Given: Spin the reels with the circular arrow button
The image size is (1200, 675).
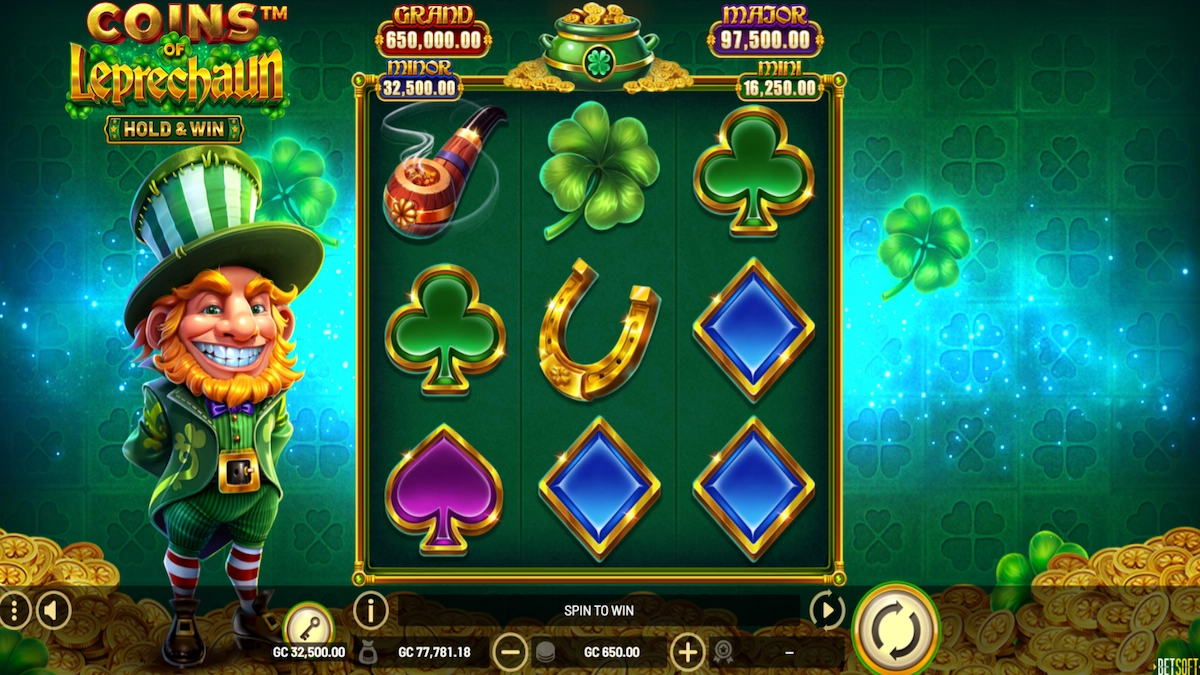Looking at the screenshot, I should pos(895,627).
